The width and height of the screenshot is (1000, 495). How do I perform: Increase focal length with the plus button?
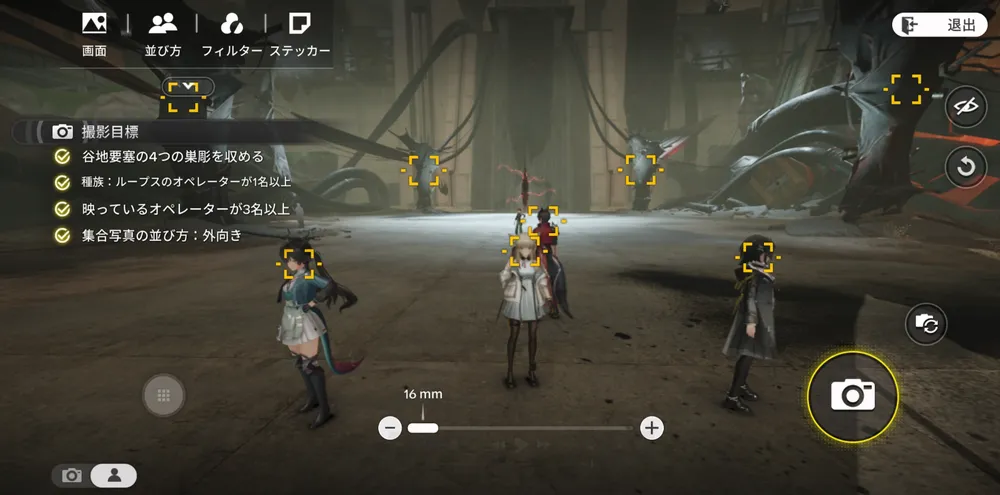tap(652, 428)
